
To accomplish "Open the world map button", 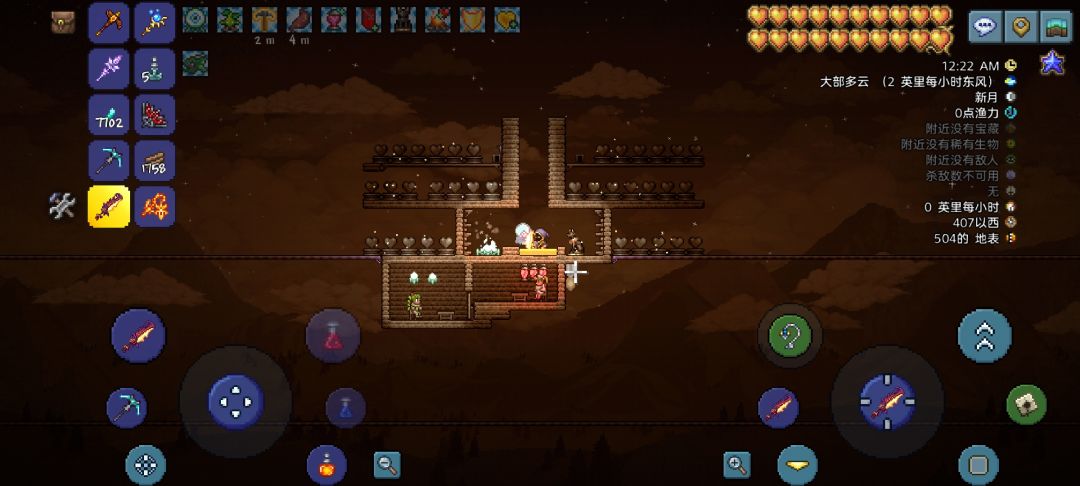I will pos(1055,27).
